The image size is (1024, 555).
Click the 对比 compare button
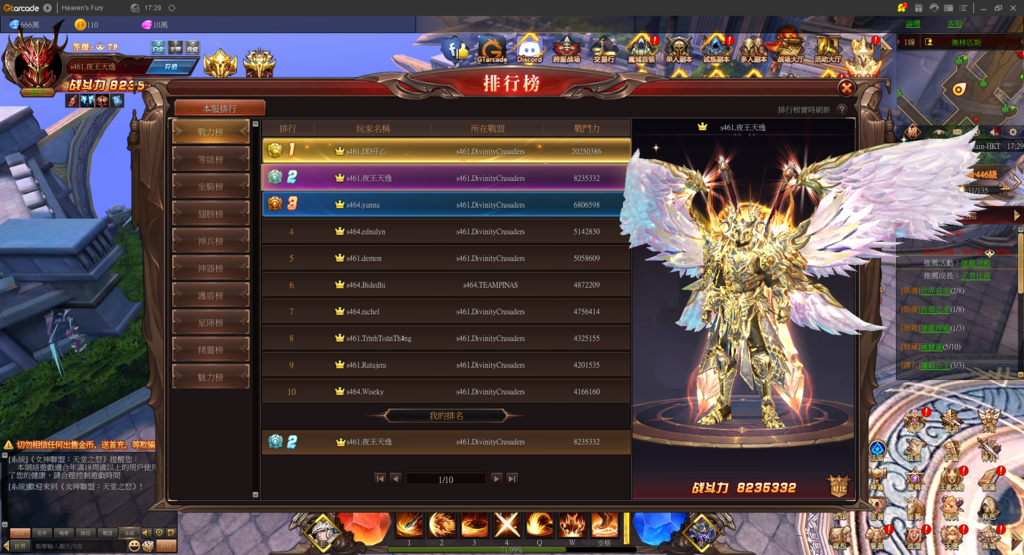(x=838, y=485)
